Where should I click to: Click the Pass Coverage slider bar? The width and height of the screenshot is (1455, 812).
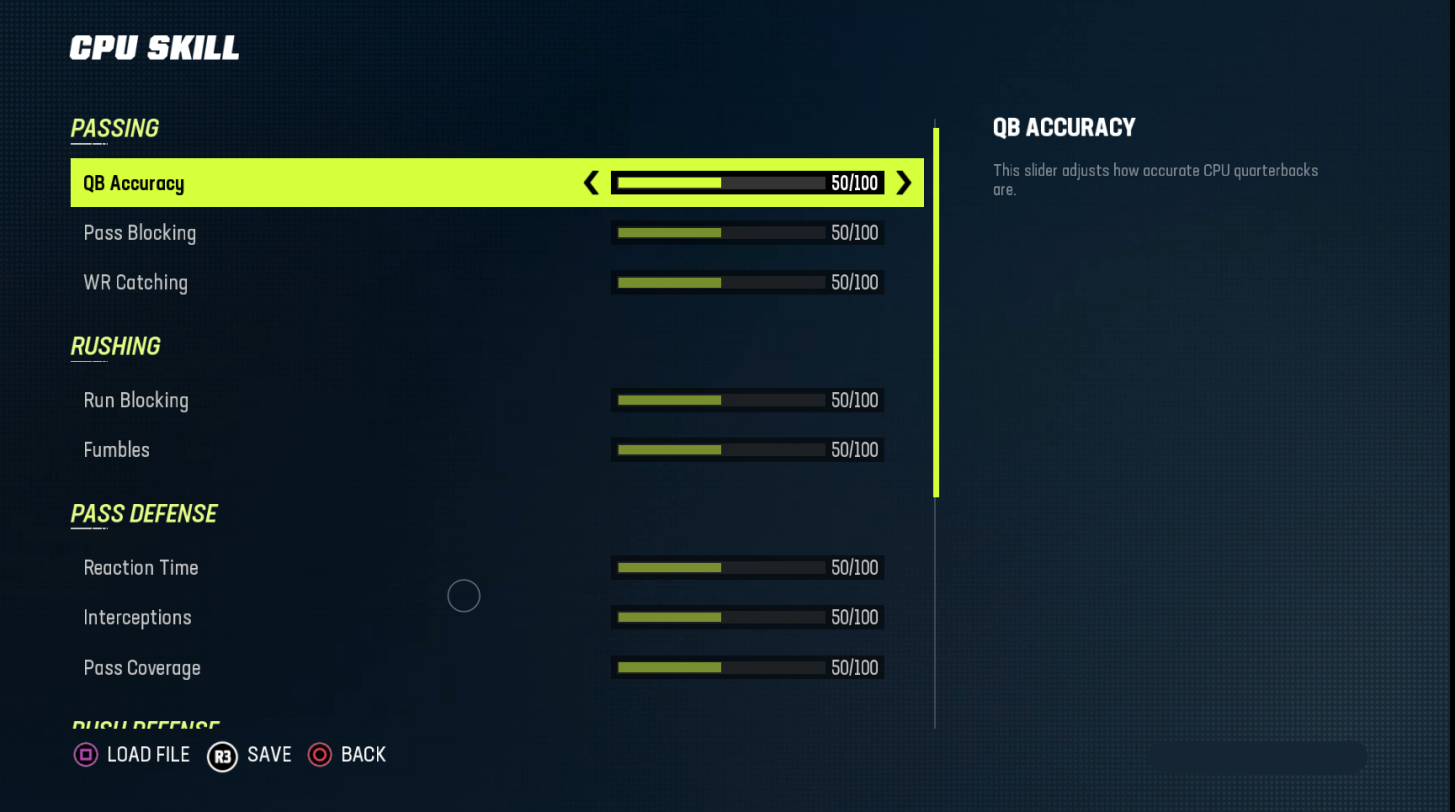[747, 667]
